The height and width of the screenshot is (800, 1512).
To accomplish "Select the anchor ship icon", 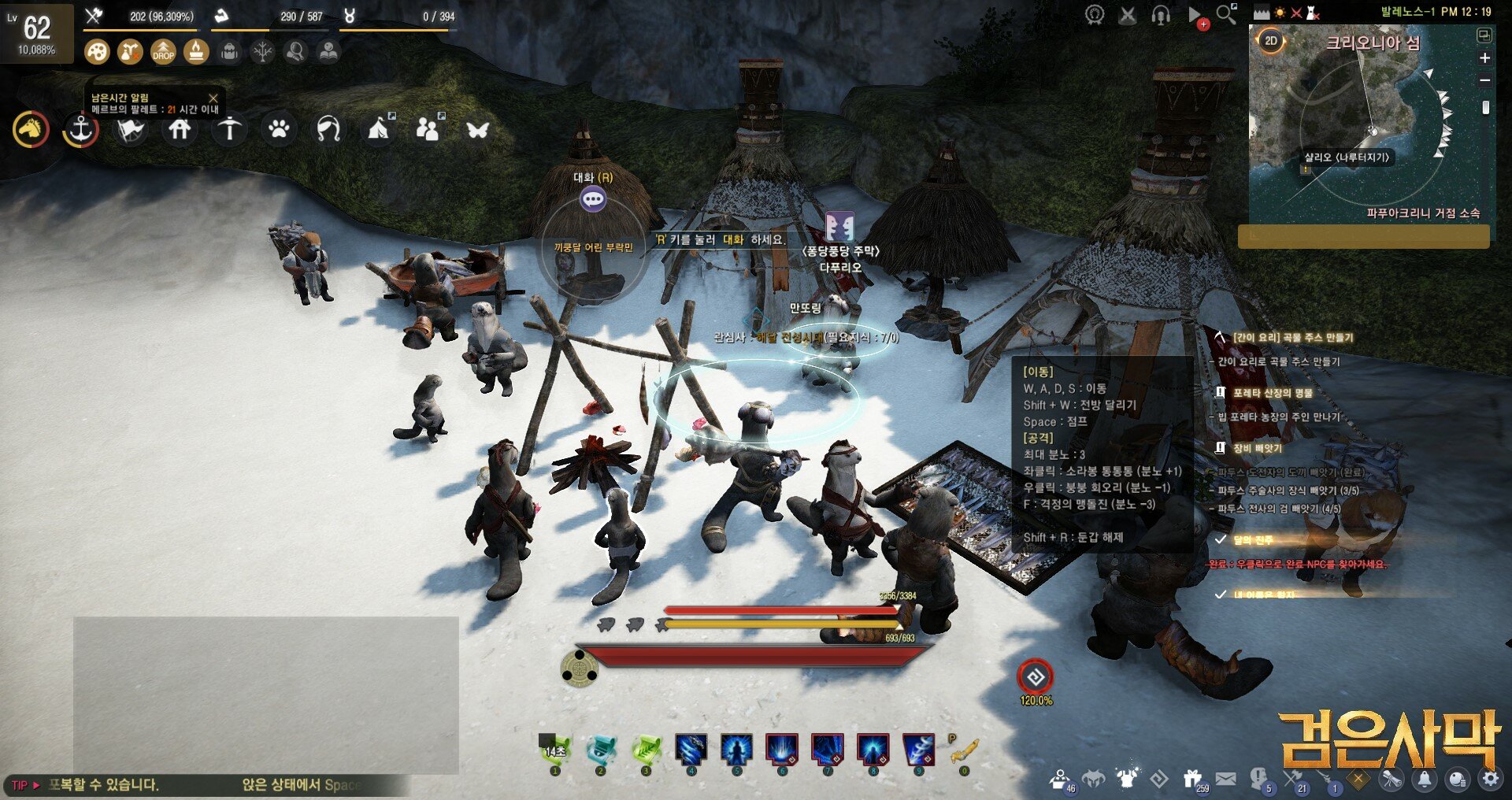I will tap(80, 130).
